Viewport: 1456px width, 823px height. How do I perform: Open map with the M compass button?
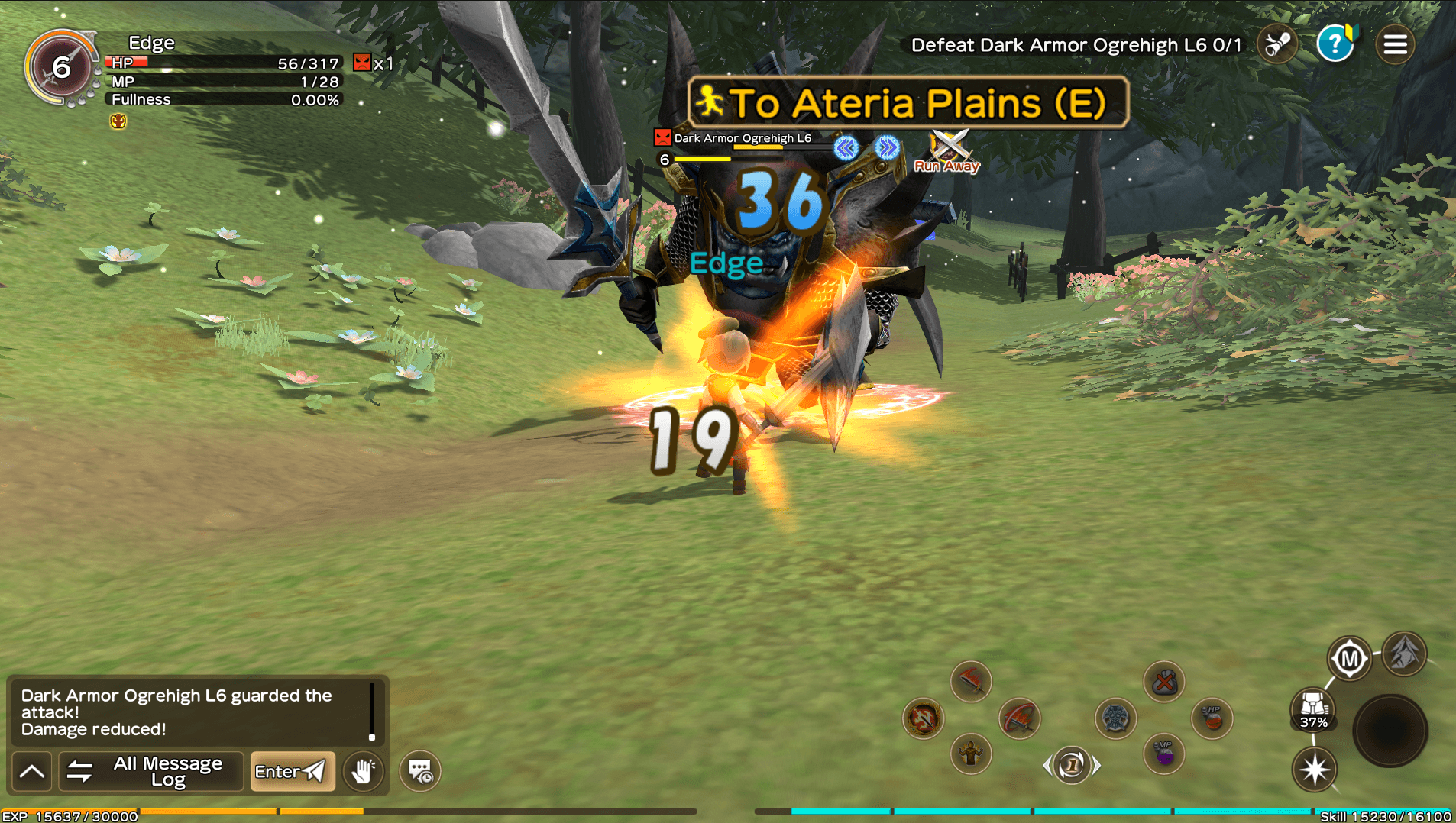1349,658
